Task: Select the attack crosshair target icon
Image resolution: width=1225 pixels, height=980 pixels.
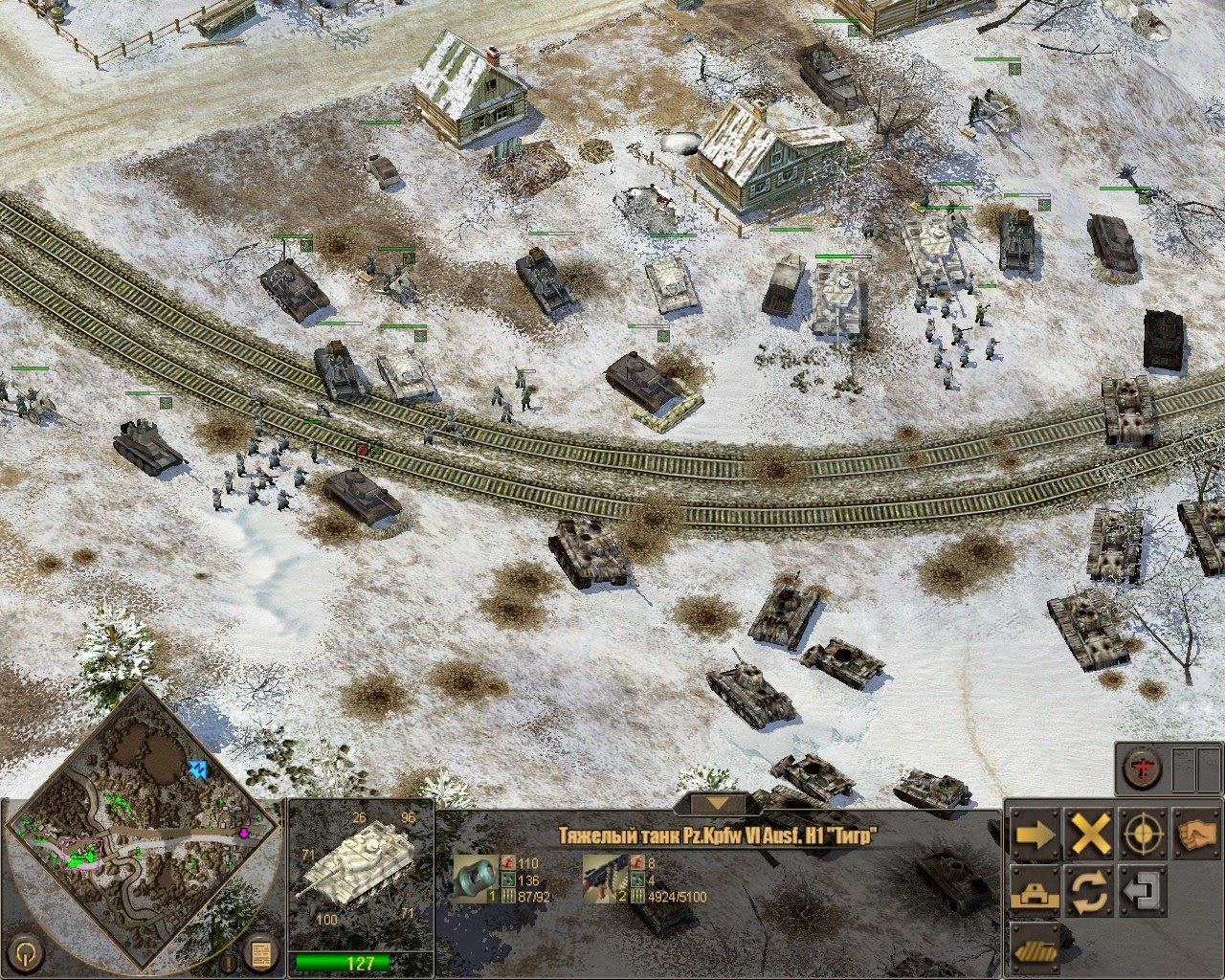Action: (1142, 833)
